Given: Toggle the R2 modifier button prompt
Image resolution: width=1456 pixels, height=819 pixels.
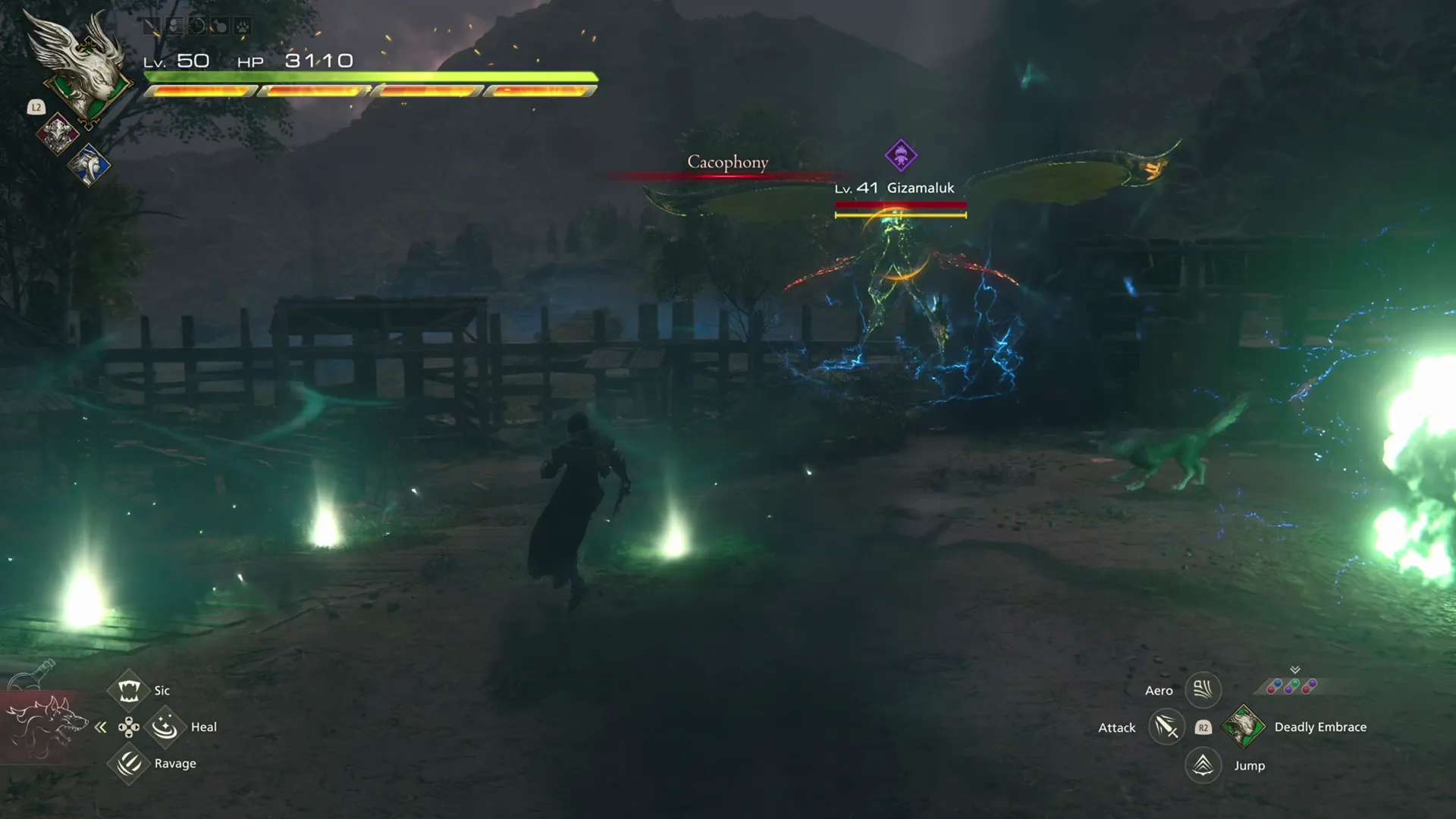Looking at the screenshot, I should point(1203,726).
